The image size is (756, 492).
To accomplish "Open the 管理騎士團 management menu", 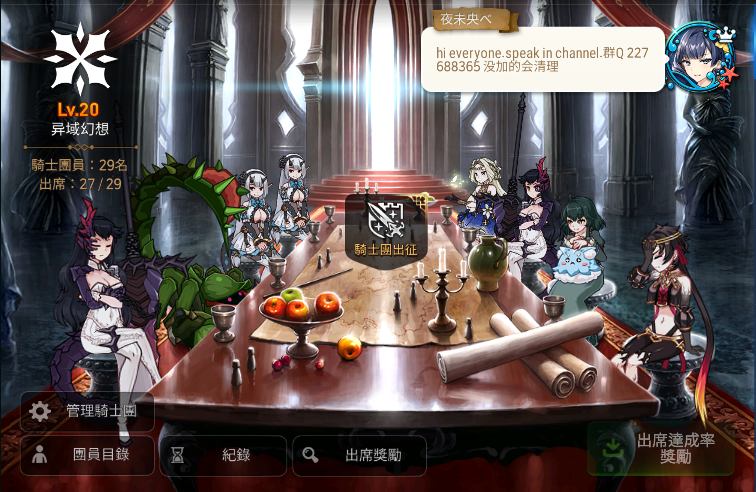I will 87,411.
